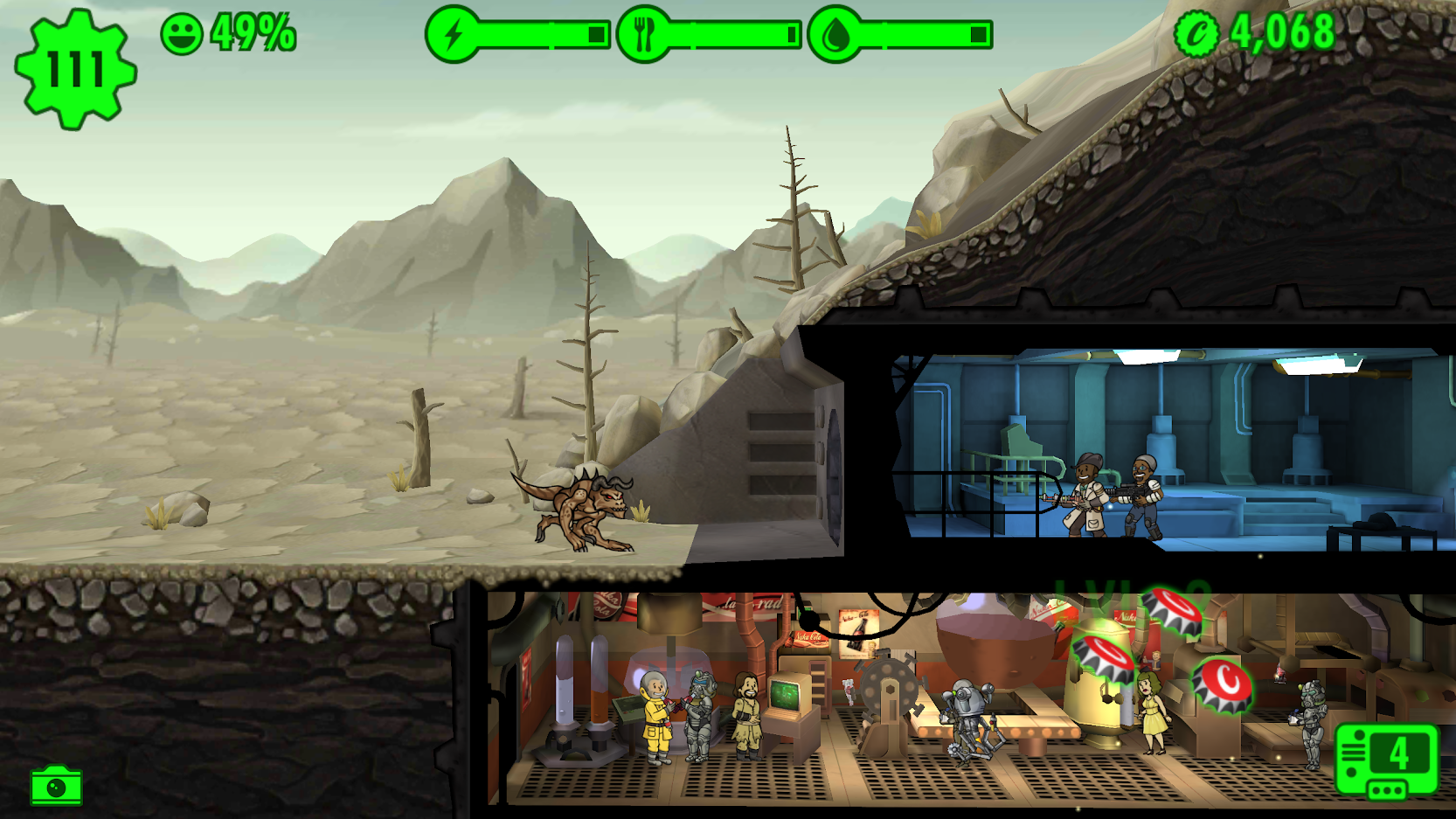Click the bottle cap currency icon

(x=1199, y=34)
